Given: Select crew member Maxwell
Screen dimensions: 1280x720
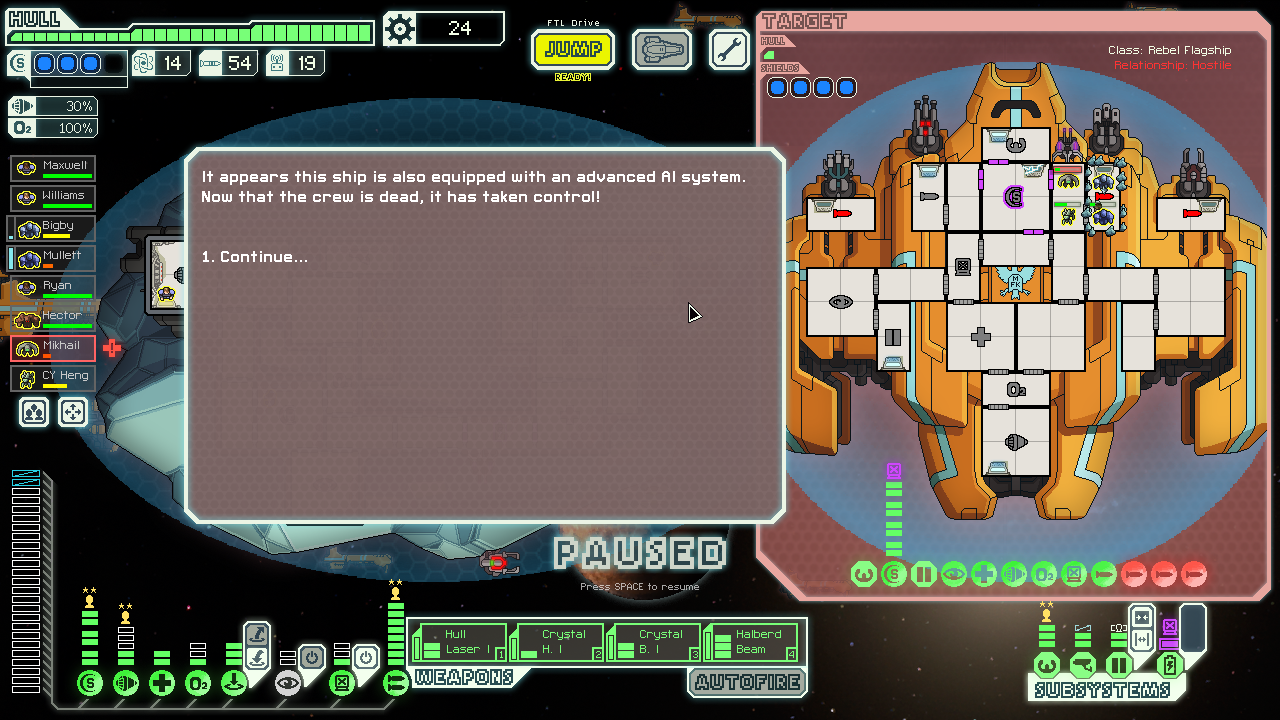Looking at the screenshot, I should 54,168.
